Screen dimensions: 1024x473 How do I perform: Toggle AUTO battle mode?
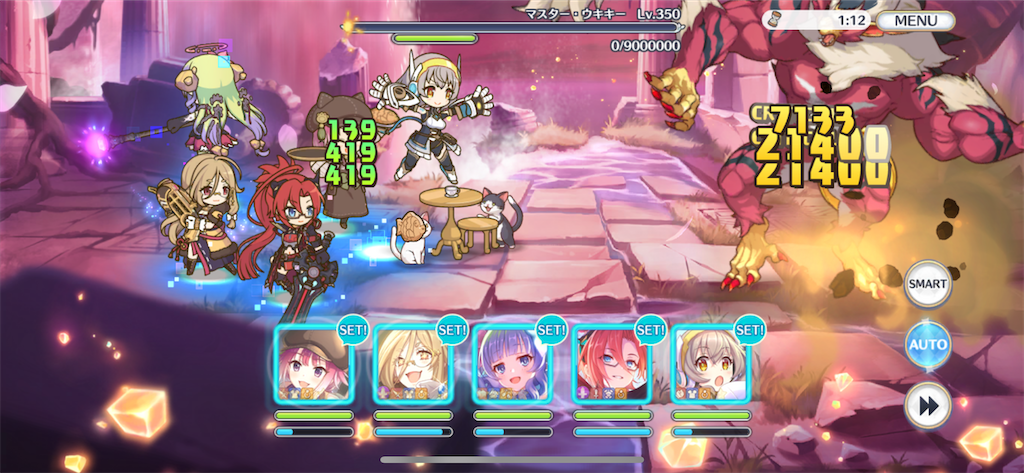point(927,346)
